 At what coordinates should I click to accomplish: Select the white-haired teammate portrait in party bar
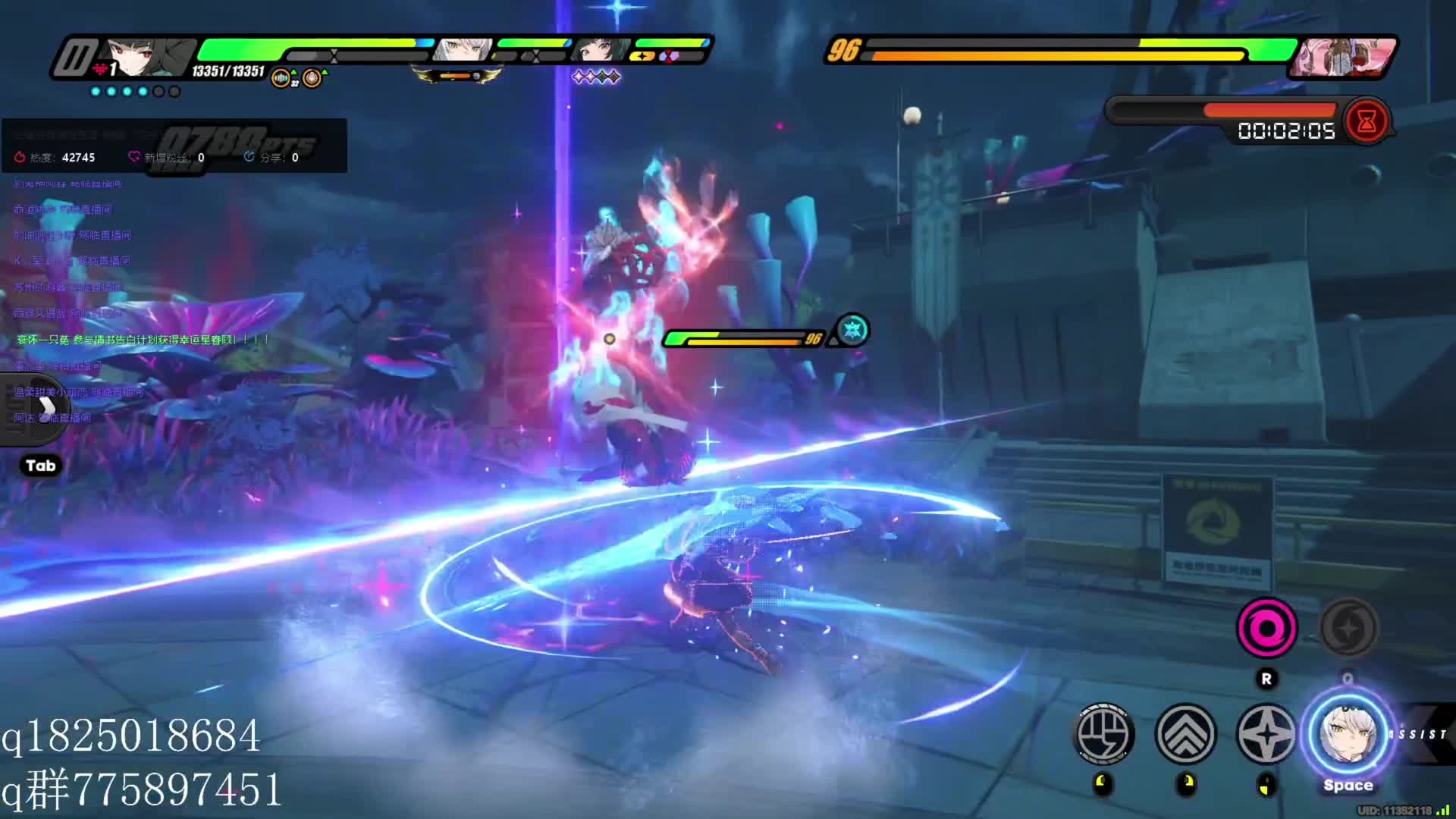click(x=462, y=50)
